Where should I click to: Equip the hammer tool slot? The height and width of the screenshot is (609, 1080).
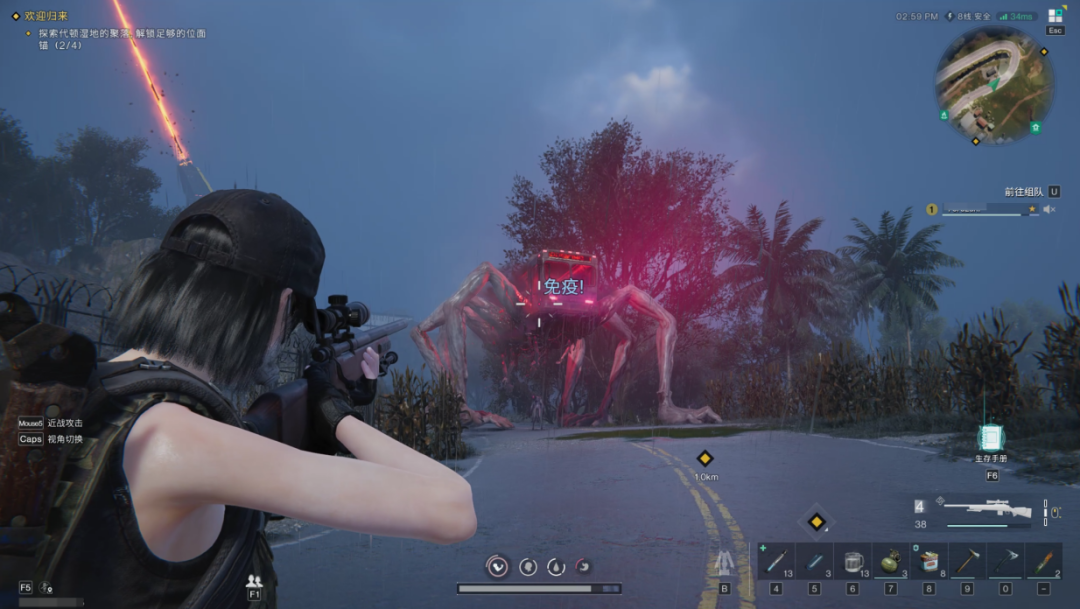[x=967, y=561]
